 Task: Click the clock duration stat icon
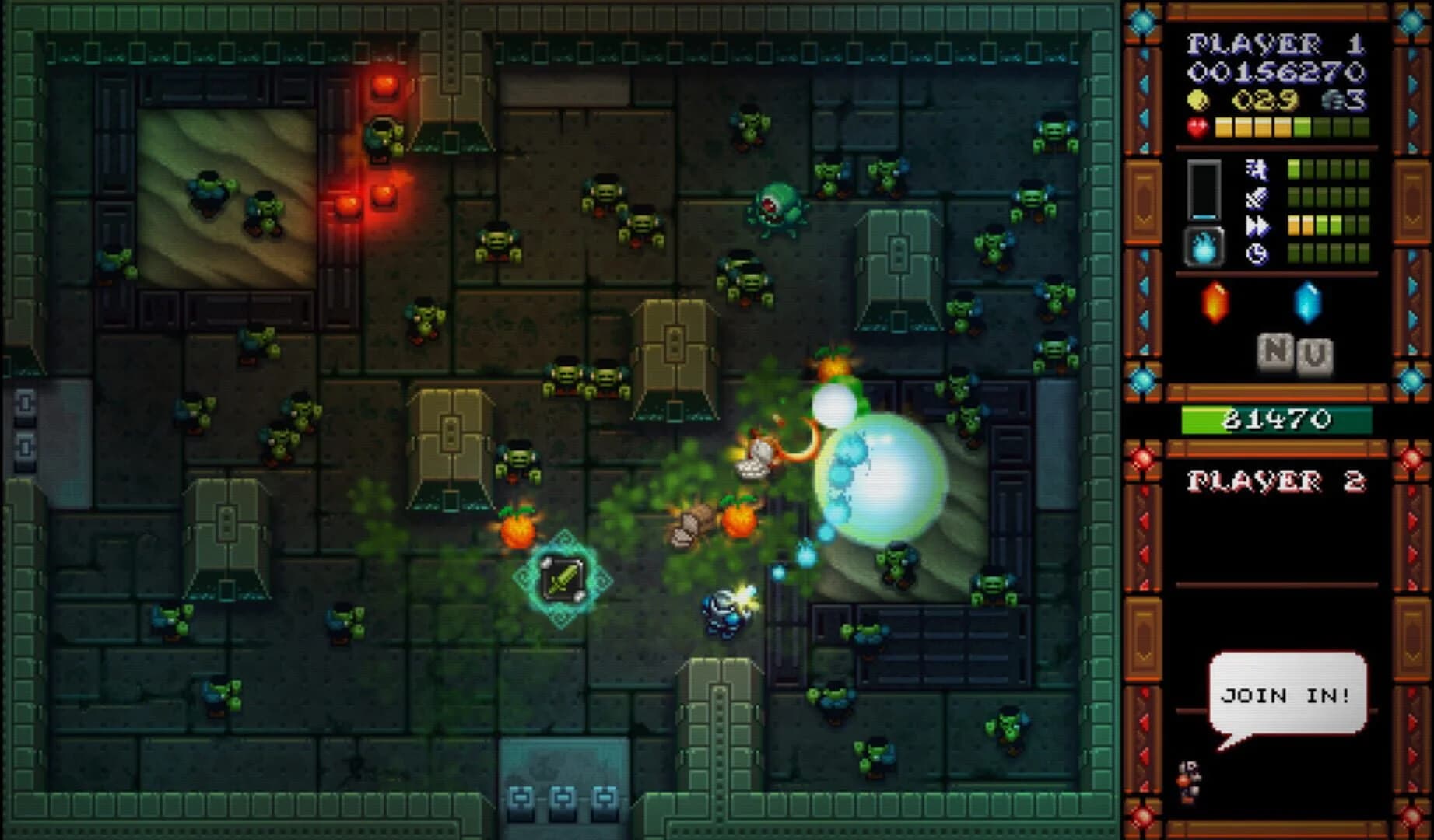click(x=1257, y=252)
